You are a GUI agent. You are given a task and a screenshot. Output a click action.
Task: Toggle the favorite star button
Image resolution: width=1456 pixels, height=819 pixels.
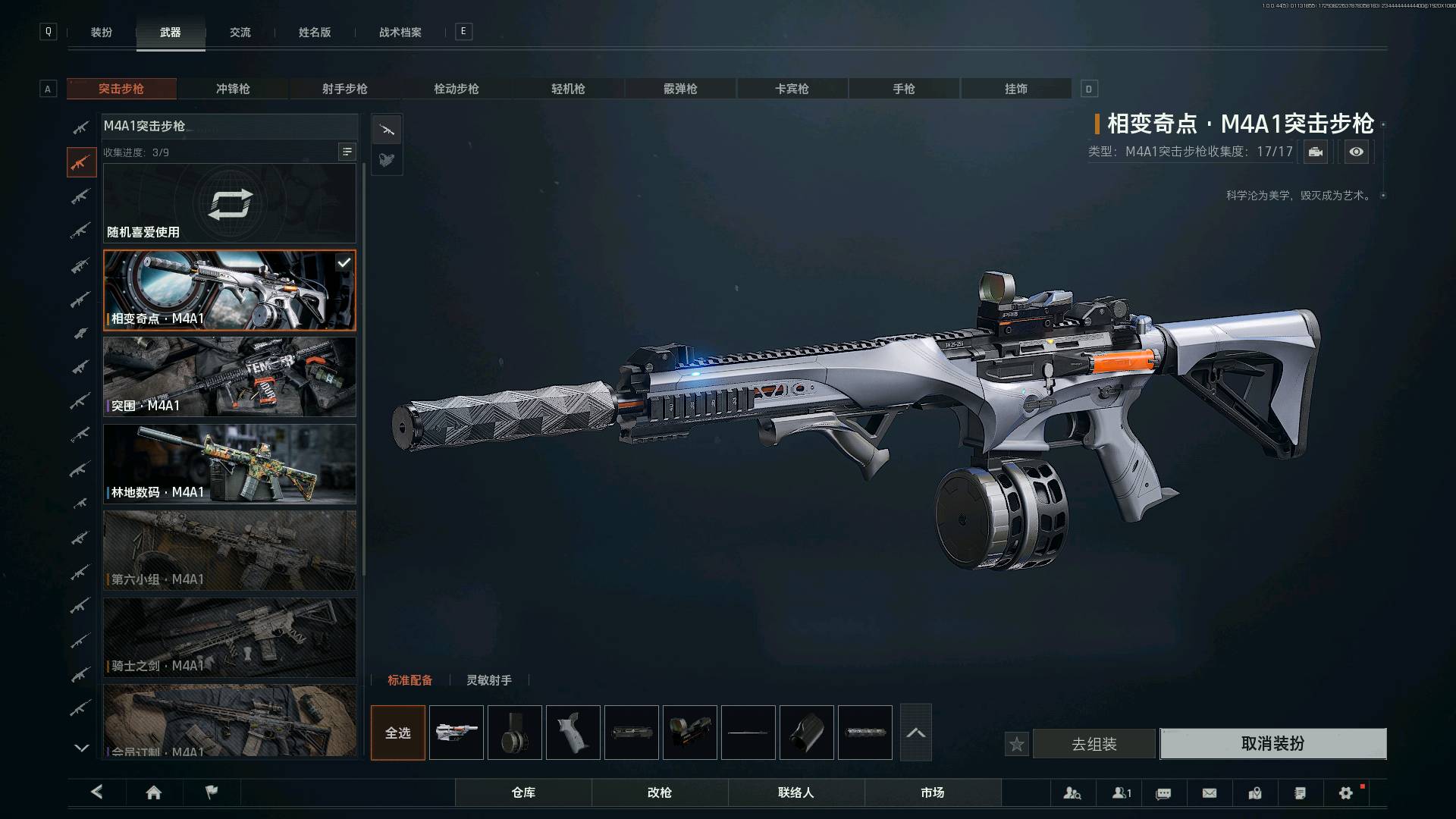click(x=1016, y=744)
